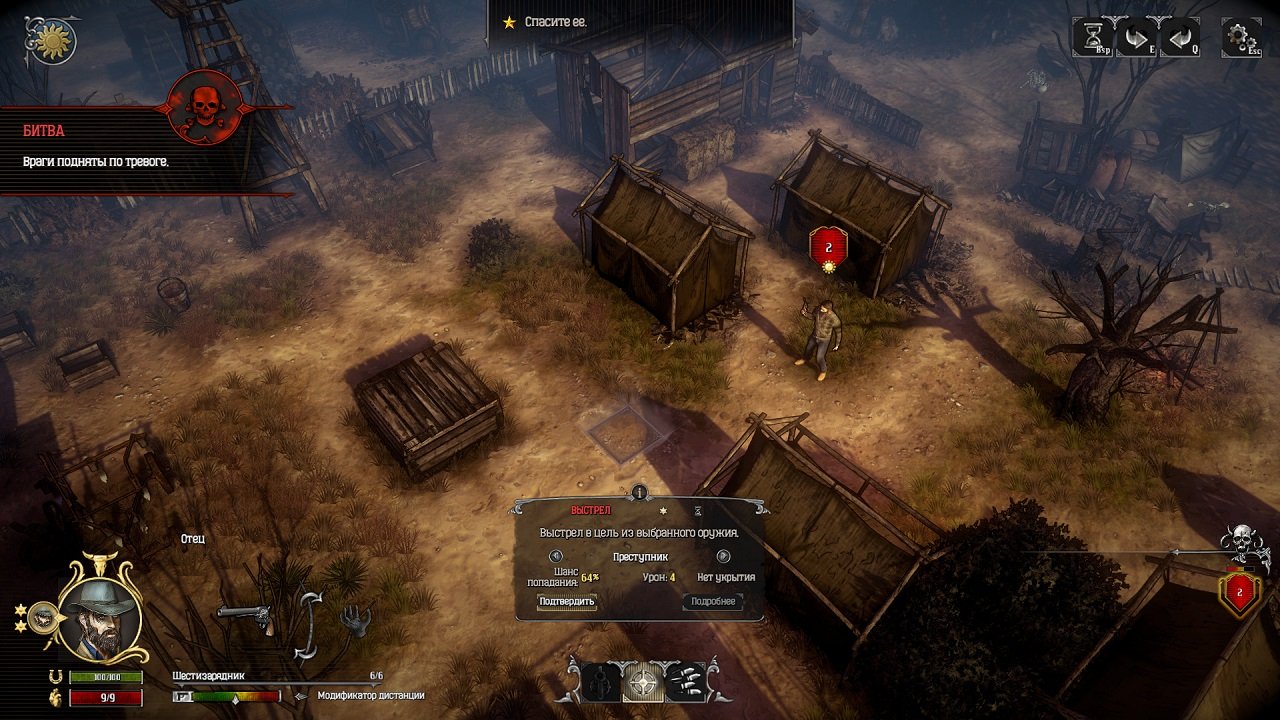Open Подробнее for shot details
The image size is (1280, 720).
click(x=710, y=601)
